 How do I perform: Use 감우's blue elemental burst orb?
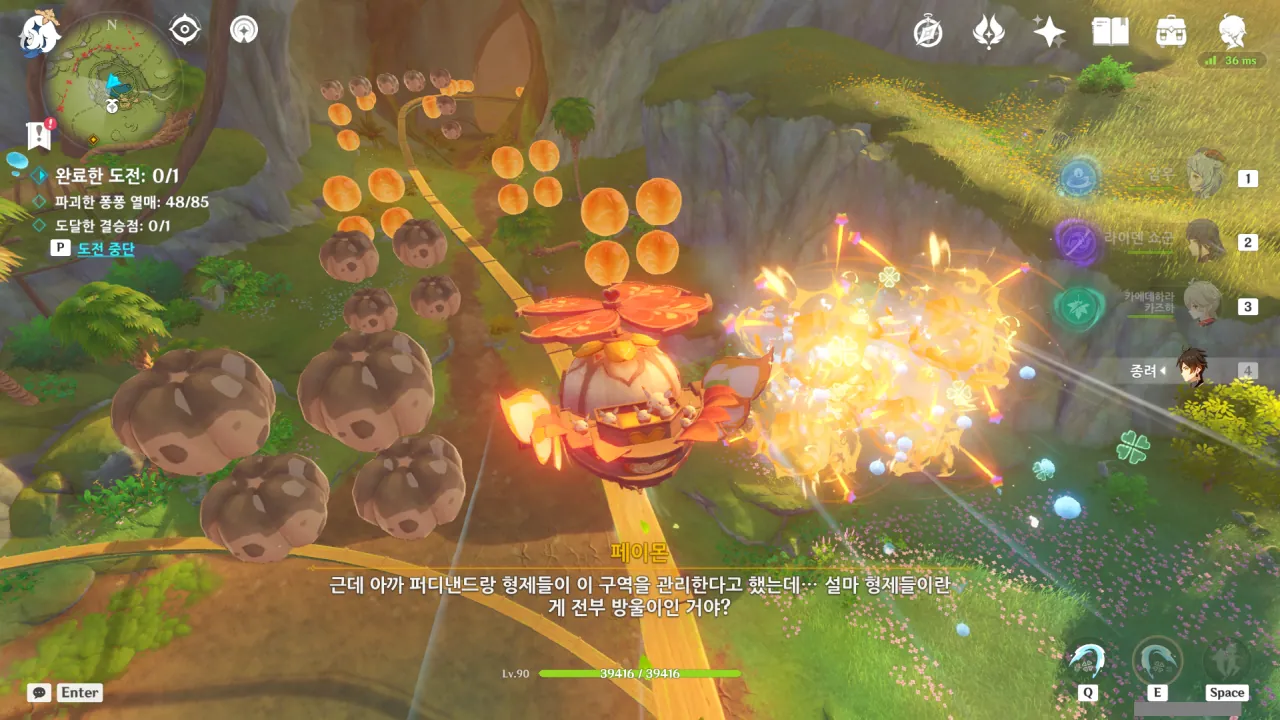tap(1078, 179)
